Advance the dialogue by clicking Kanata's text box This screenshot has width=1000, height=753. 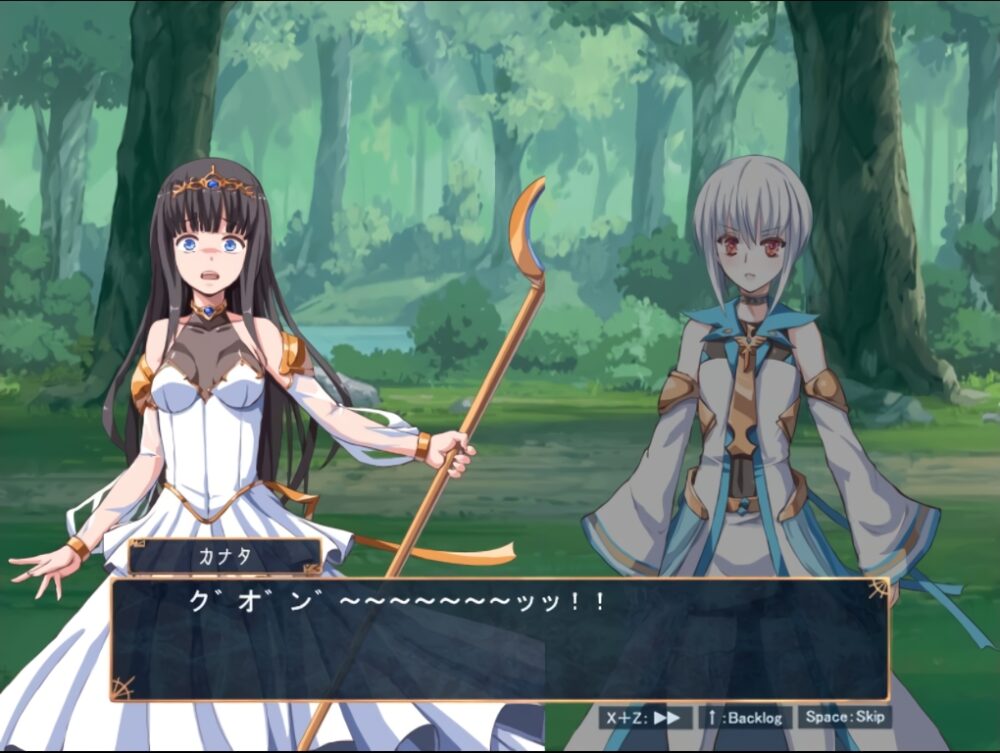tap(498, 640)
